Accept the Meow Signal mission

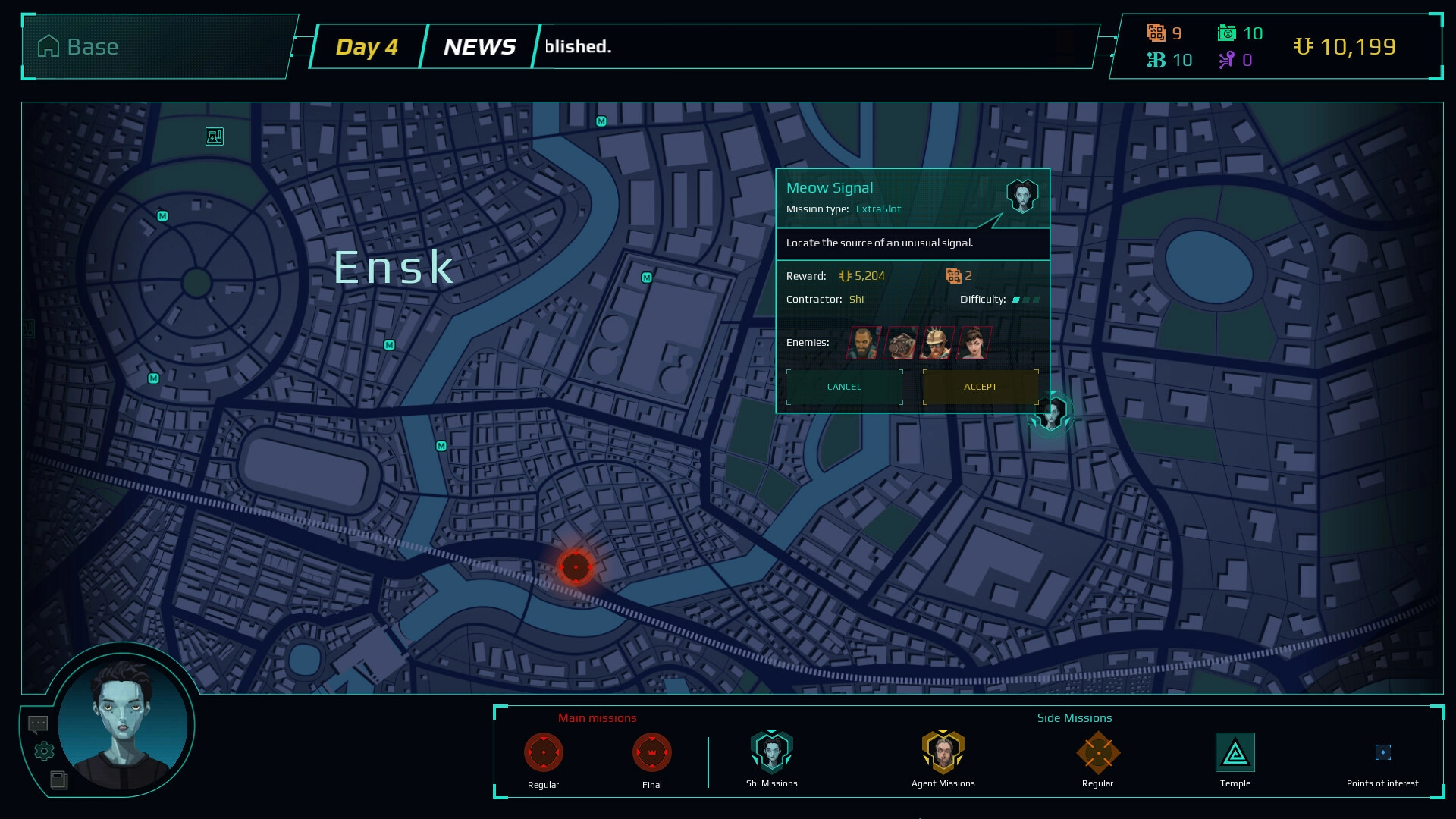(x=981, y=387)
